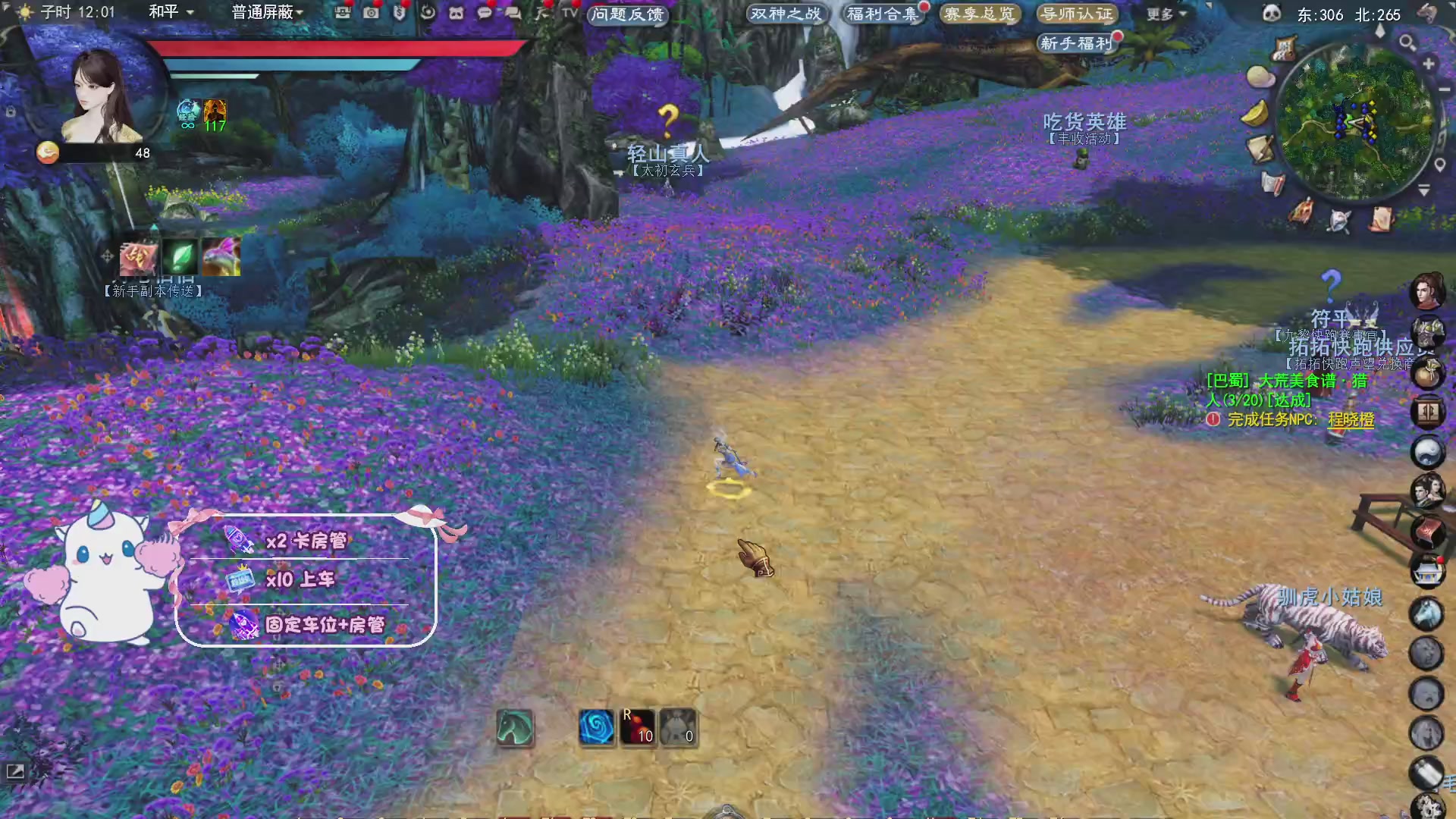Open the 福利合集 menu
The image size is (1456, 819).
[882, 14]
